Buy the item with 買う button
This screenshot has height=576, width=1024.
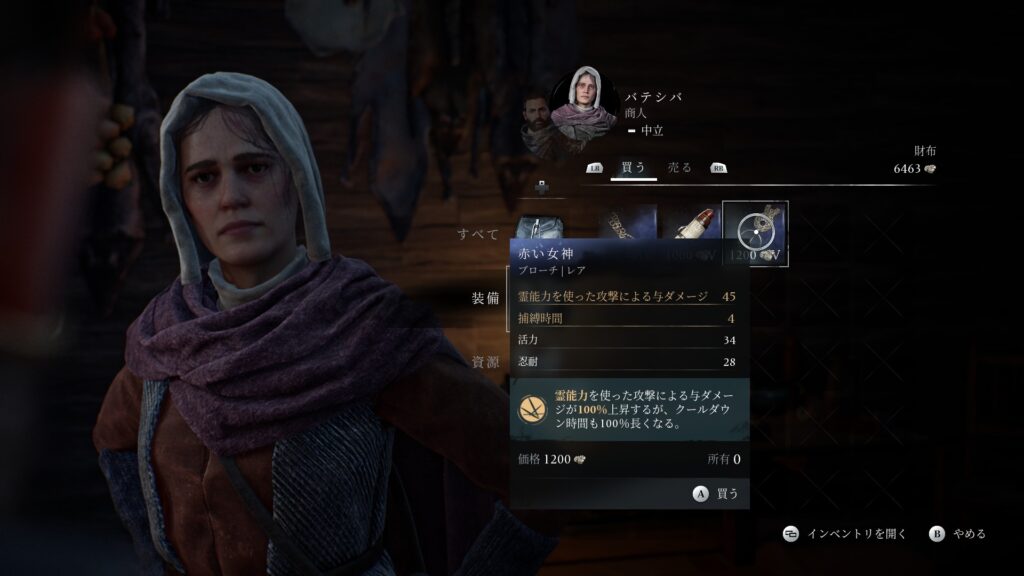[716, 493]
